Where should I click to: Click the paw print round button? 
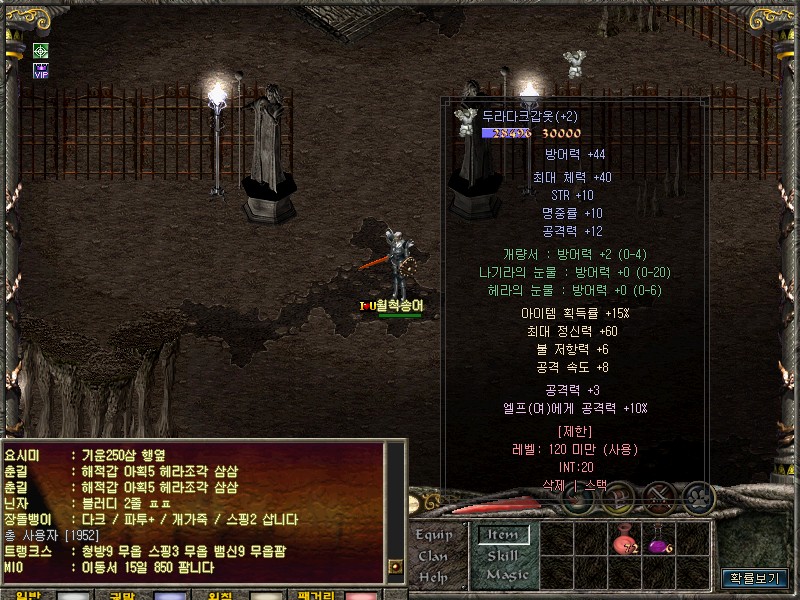tap(697, 496)
